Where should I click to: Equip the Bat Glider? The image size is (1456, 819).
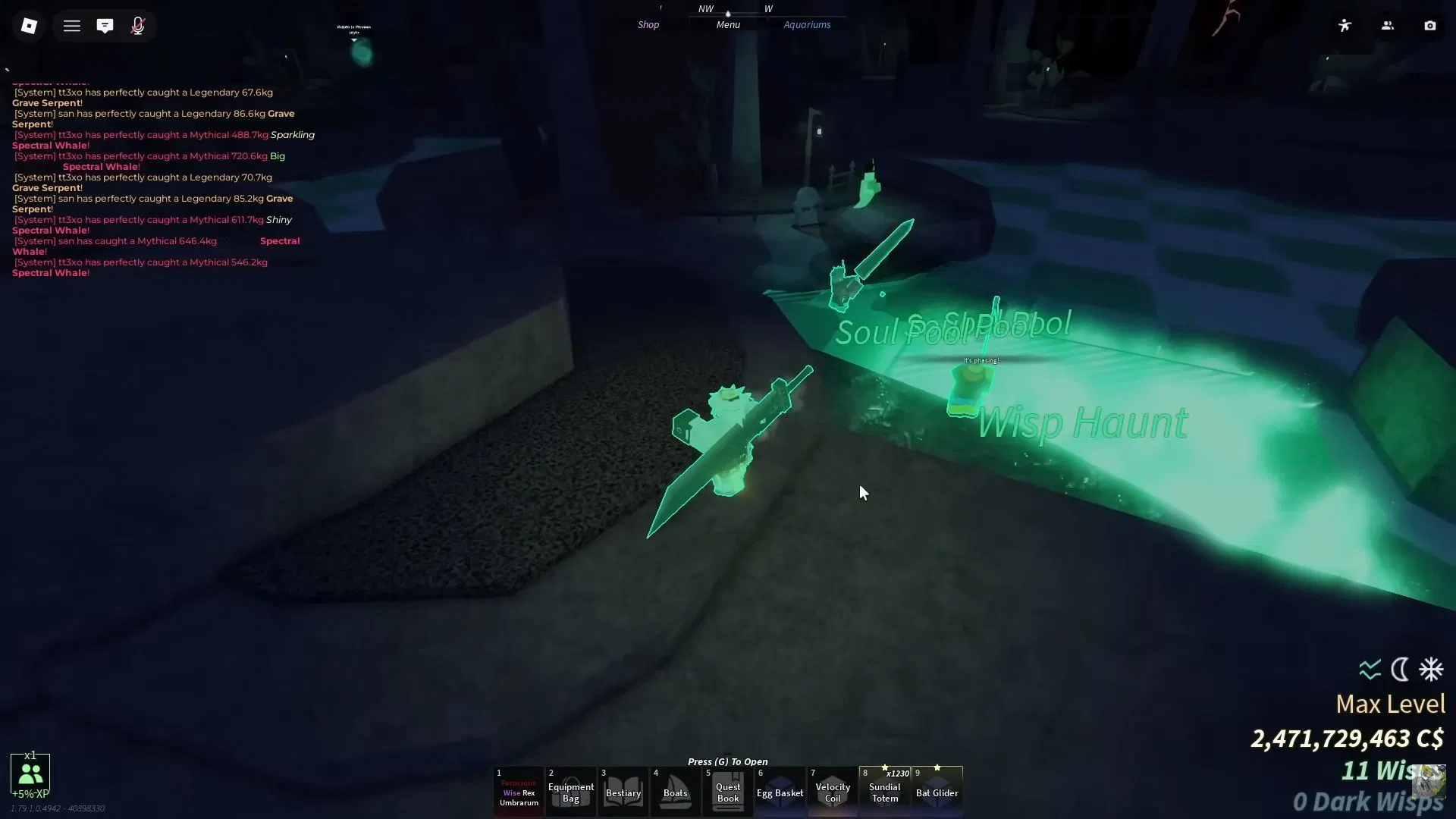[x=937, y=791]
